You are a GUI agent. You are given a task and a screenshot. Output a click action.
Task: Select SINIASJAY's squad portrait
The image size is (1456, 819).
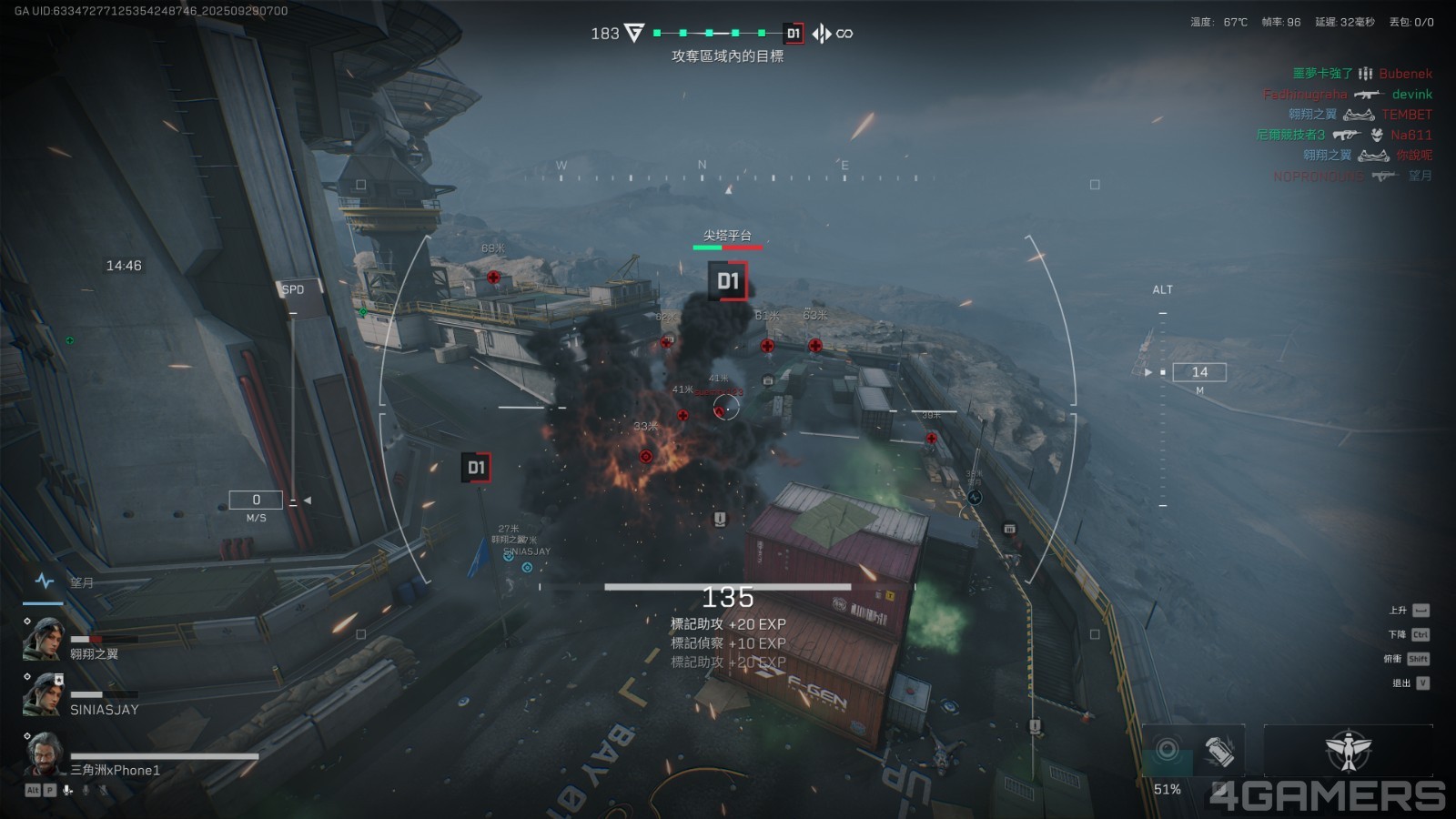click(44, 694)
